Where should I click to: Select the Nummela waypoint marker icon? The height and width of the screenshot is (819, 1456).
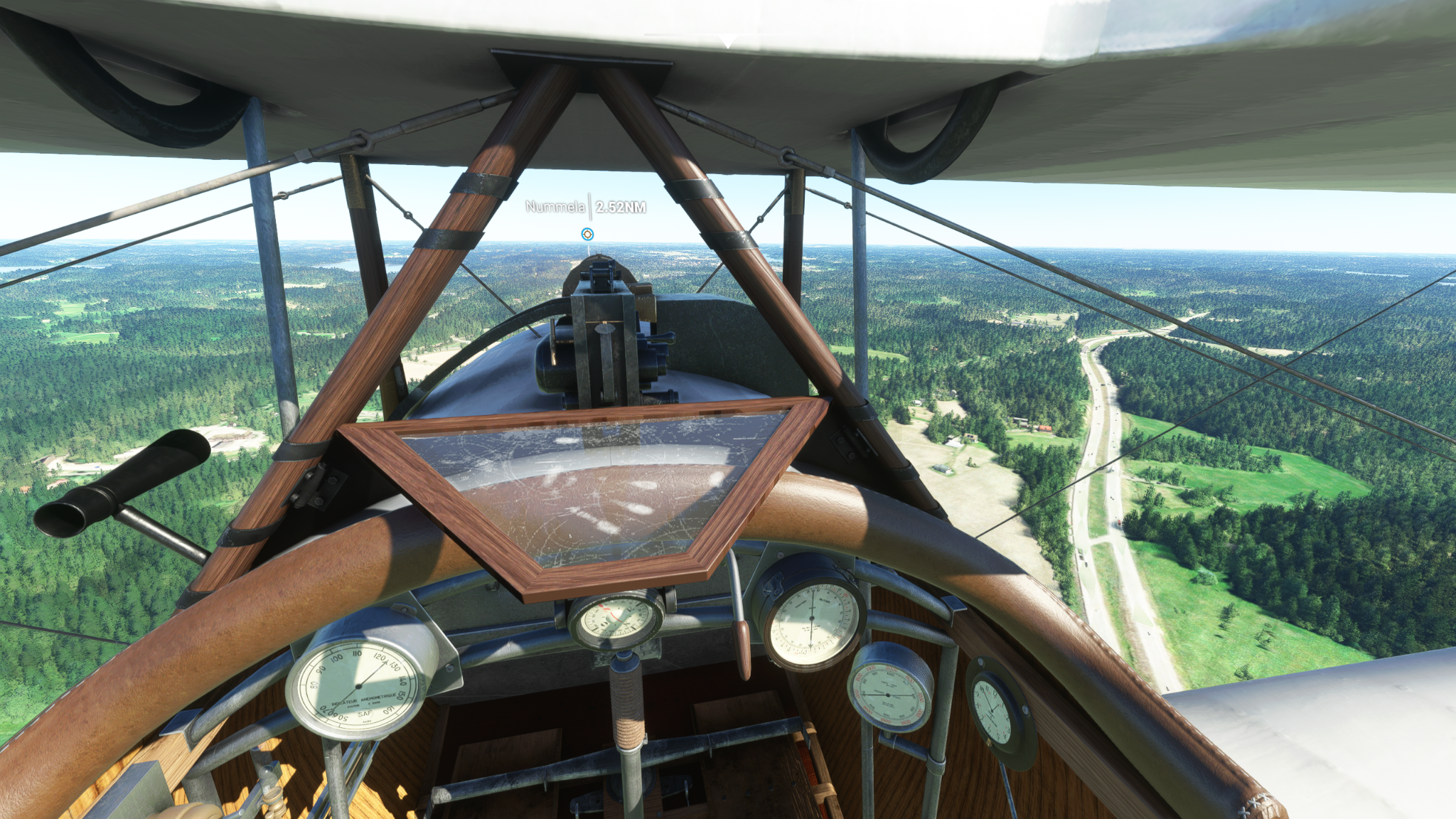(587, 234)
